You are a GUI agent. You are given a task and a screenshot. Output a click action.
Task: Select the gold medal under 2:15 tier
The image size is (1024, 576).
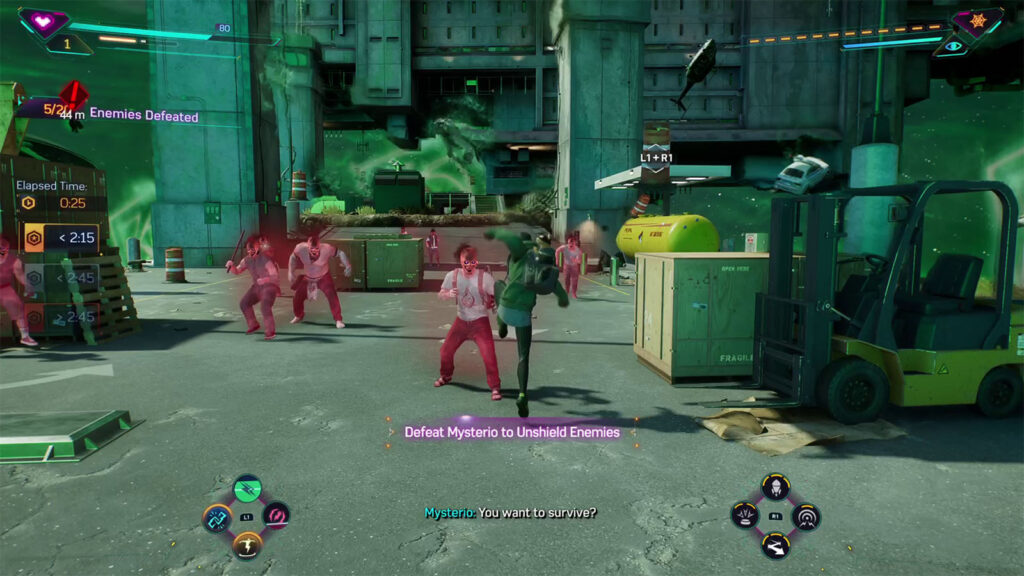[35, 237]
